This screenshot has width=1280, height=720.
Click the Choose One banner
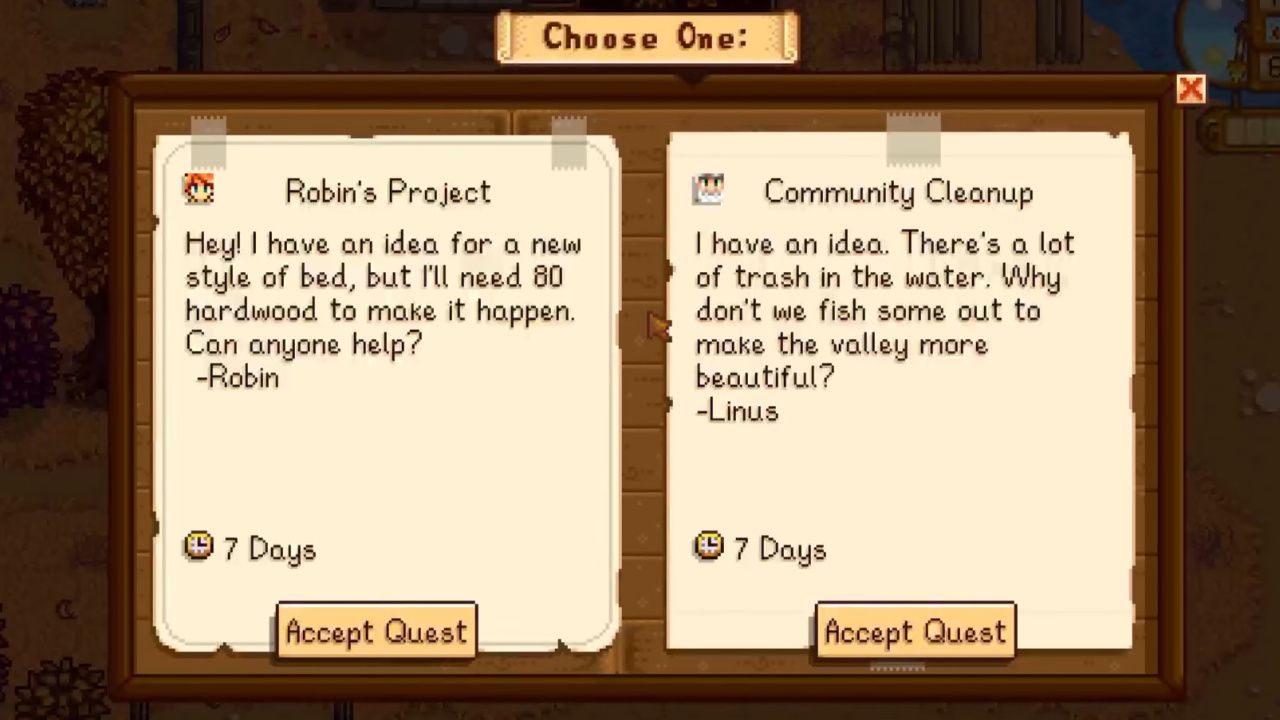tap(646, 38)
